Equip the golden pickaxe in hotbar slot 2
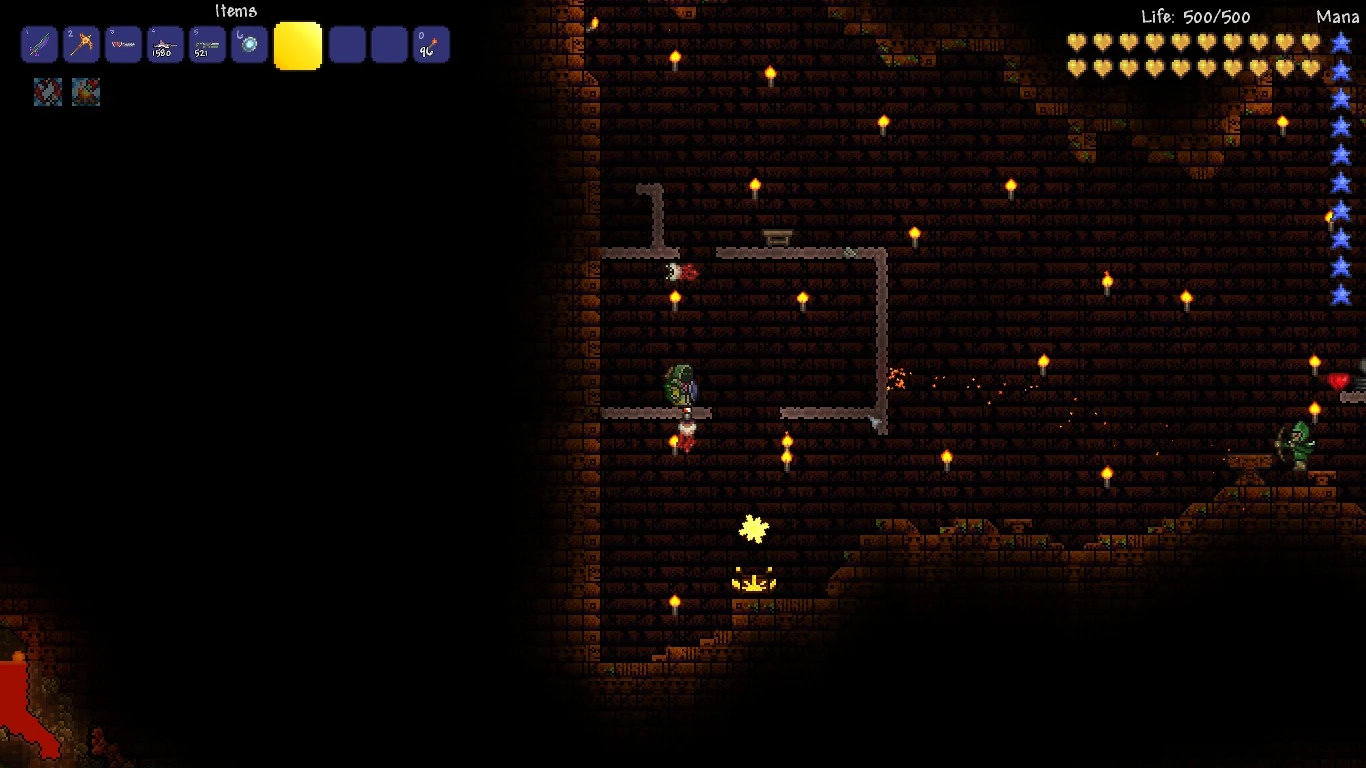 (x=81, y=44)
